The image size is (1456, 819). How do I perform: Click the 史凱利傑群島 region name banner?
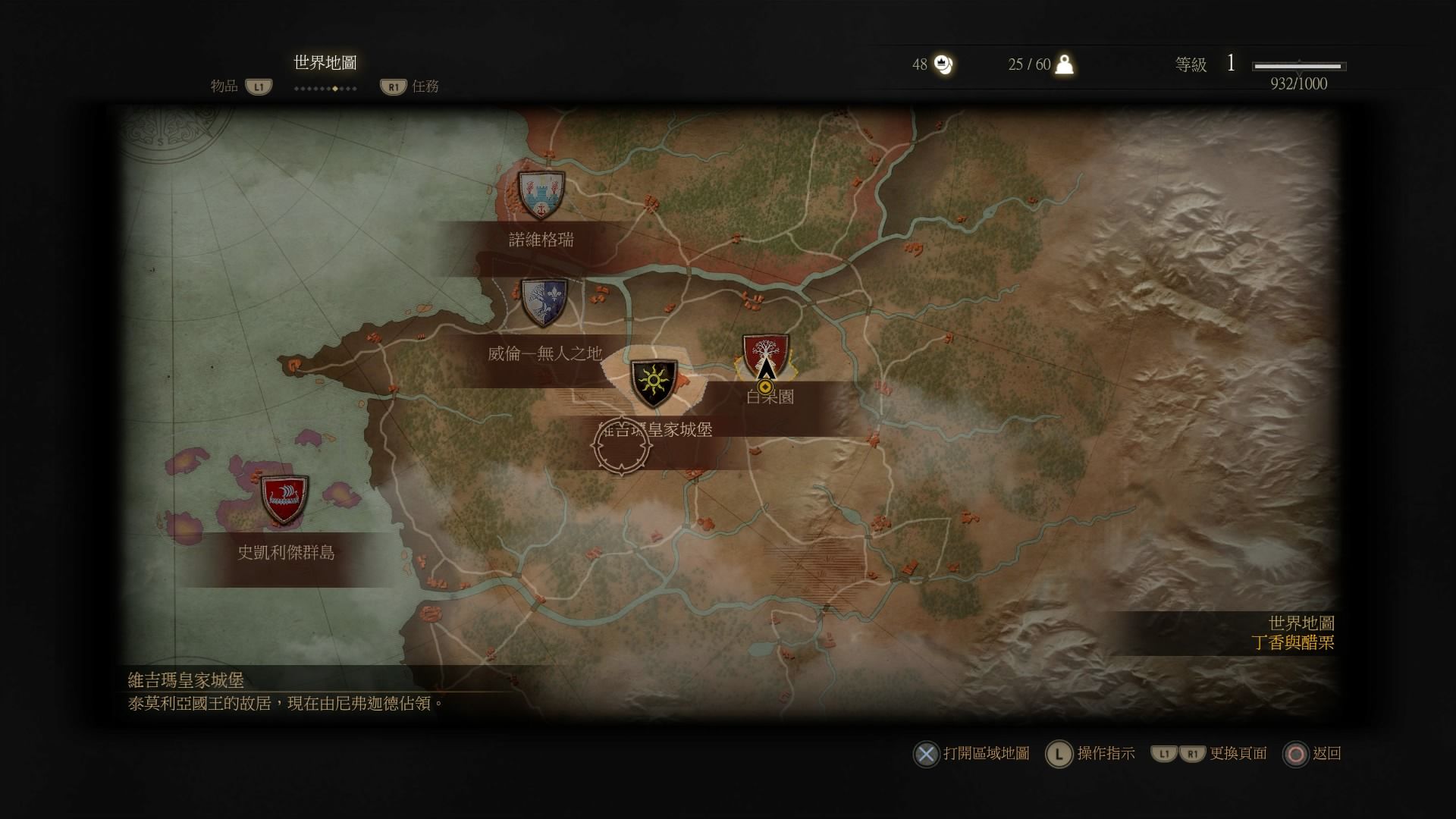[x=286, y=553]
